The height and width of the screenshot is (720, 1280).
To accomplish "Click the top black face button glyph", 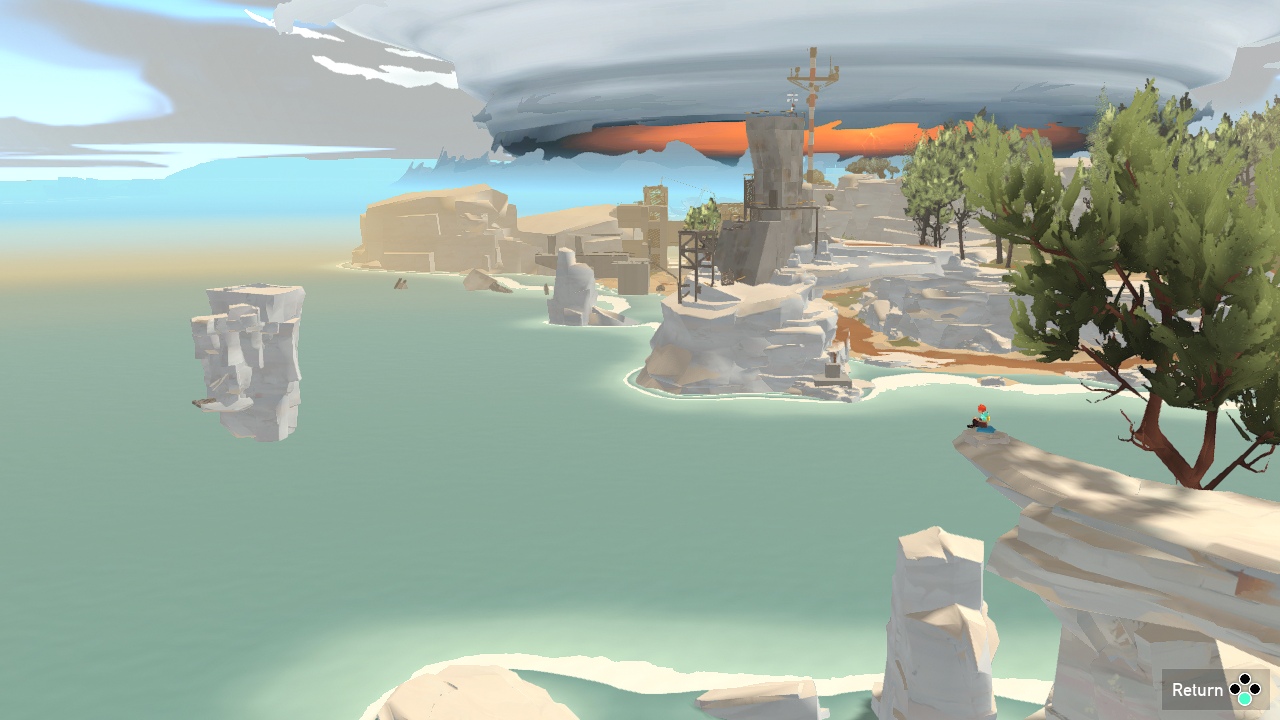I will click(1245, 678).
